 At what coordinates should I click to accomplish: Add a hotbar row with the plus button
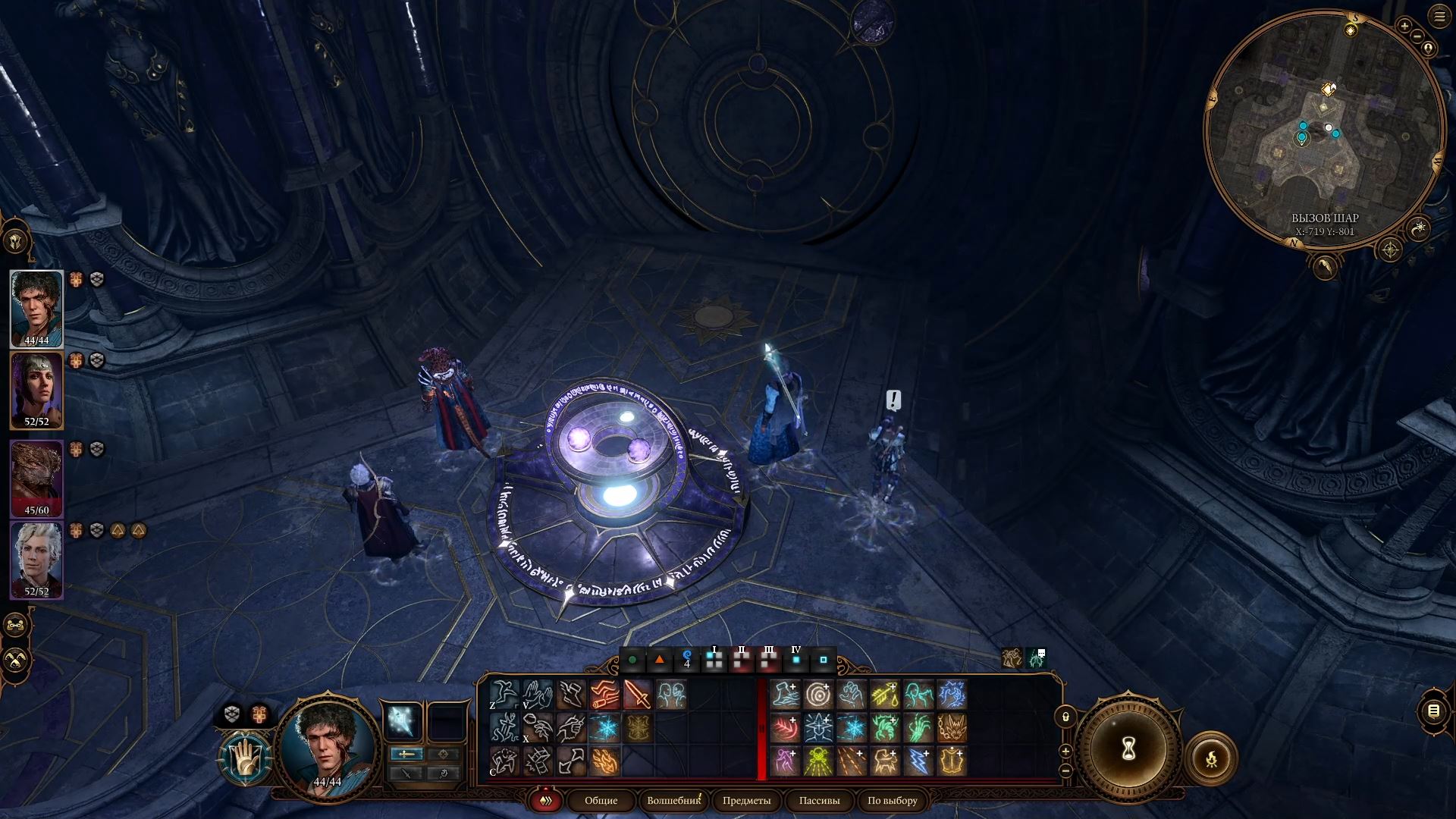coord(1065,751)
